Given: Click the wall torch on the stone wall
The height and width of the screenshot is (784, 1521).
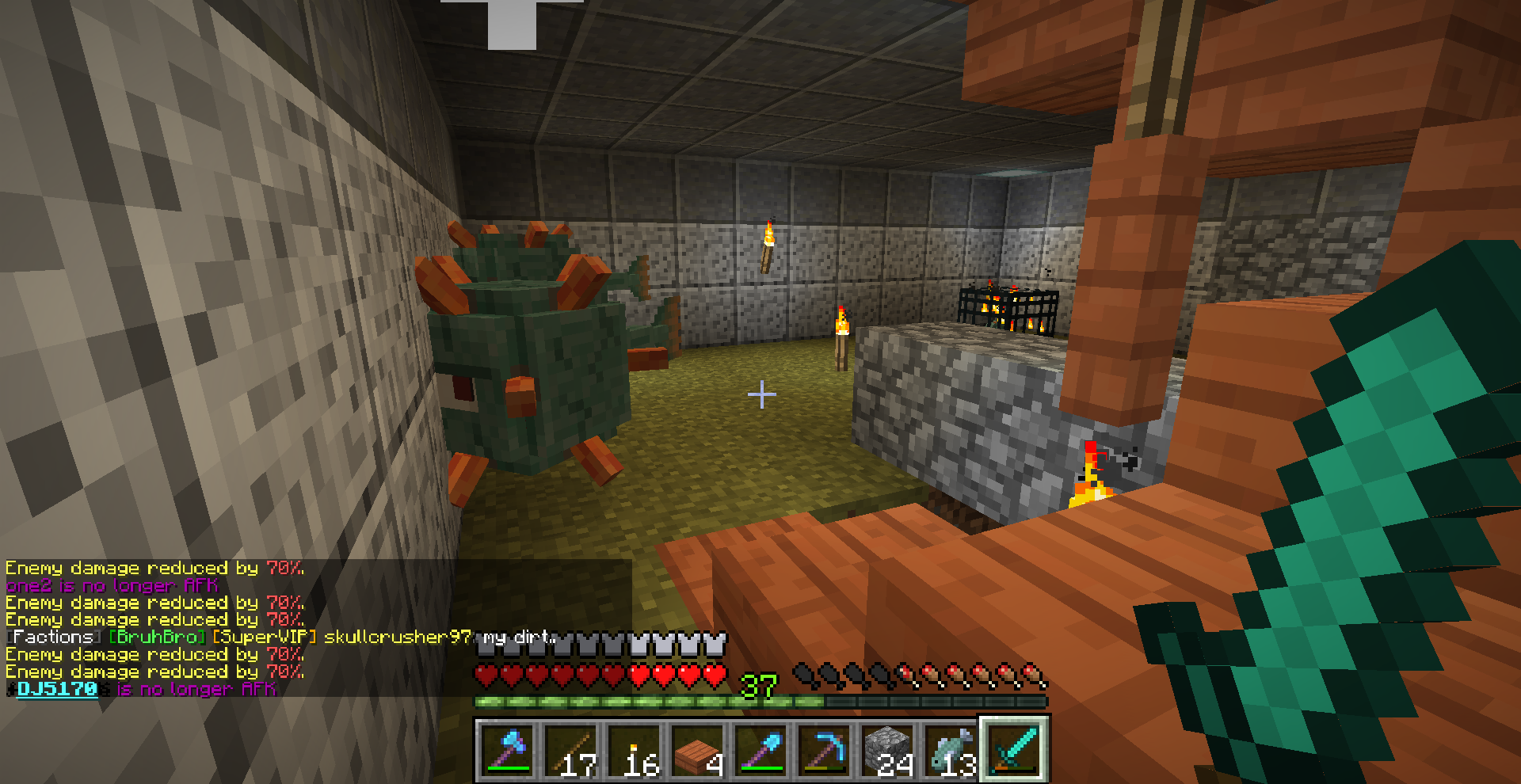Looking at the screenshot, I should [767, 245].
